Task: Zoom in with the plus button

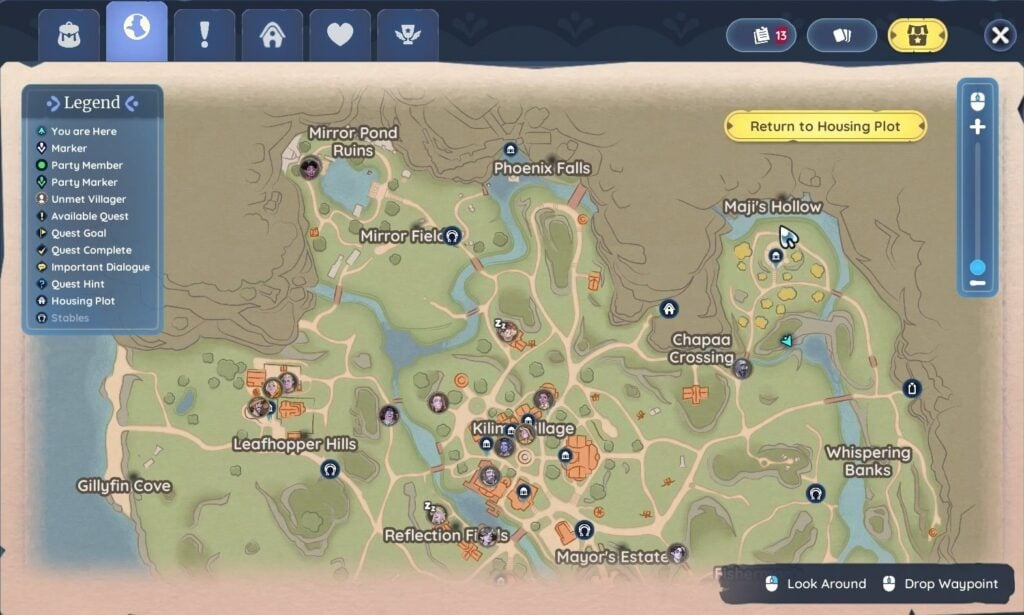Action: [977, 128]
